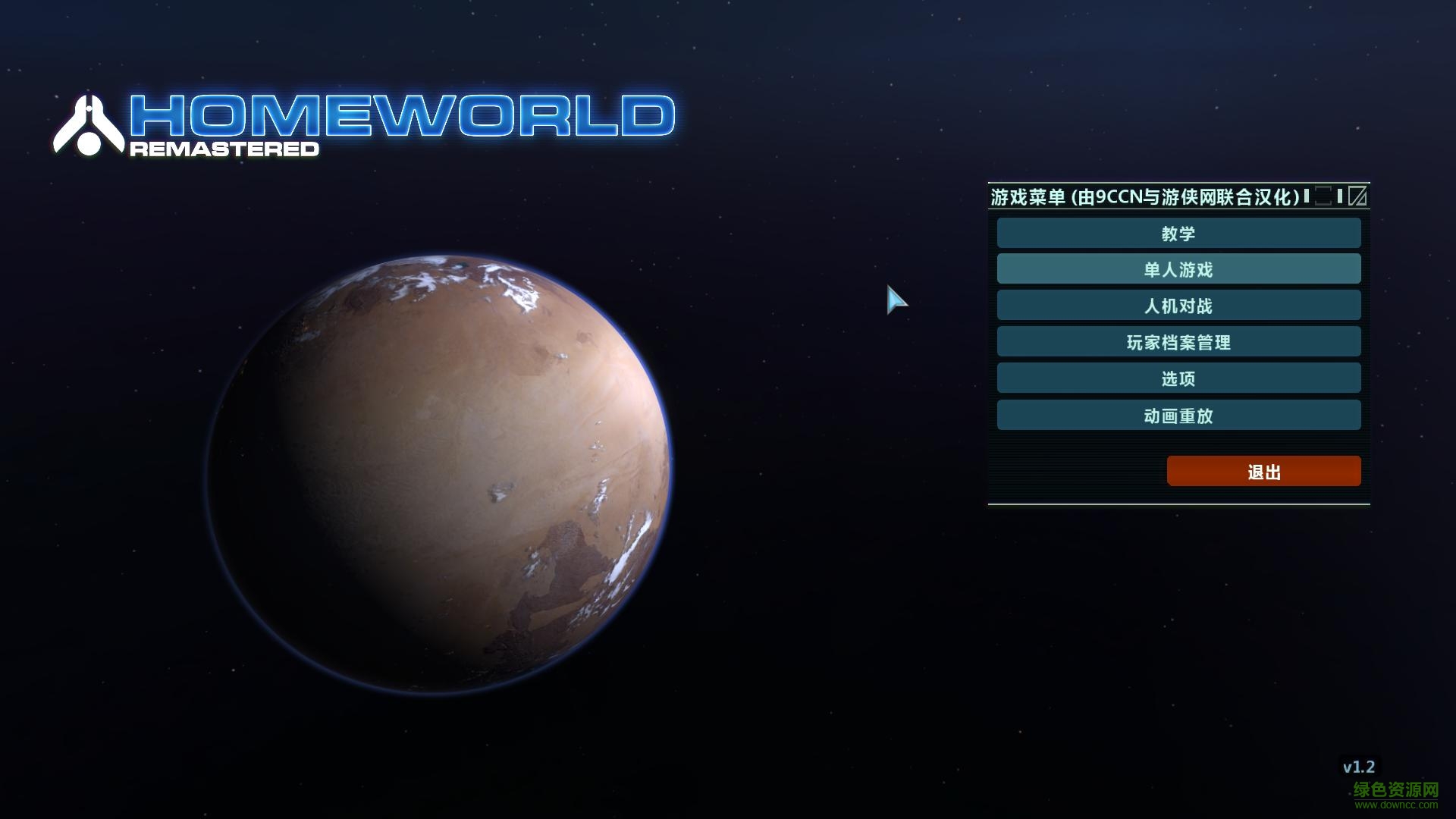Click the minimize rectangle icon on menu bar

pyautogui.click(x=1323, y=196)
